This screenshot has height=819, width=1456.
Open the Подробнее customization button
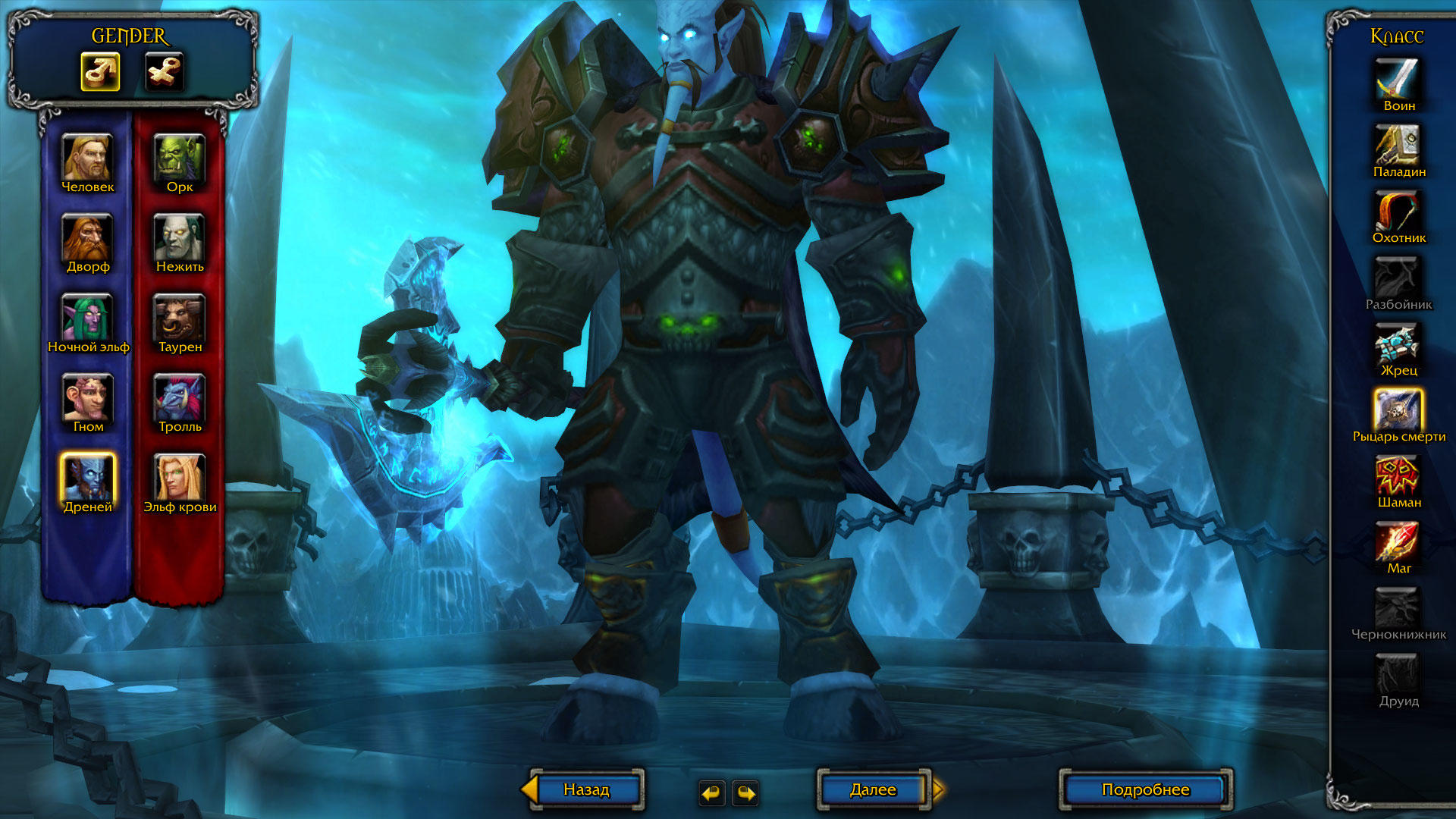[x=1145, y=789]
